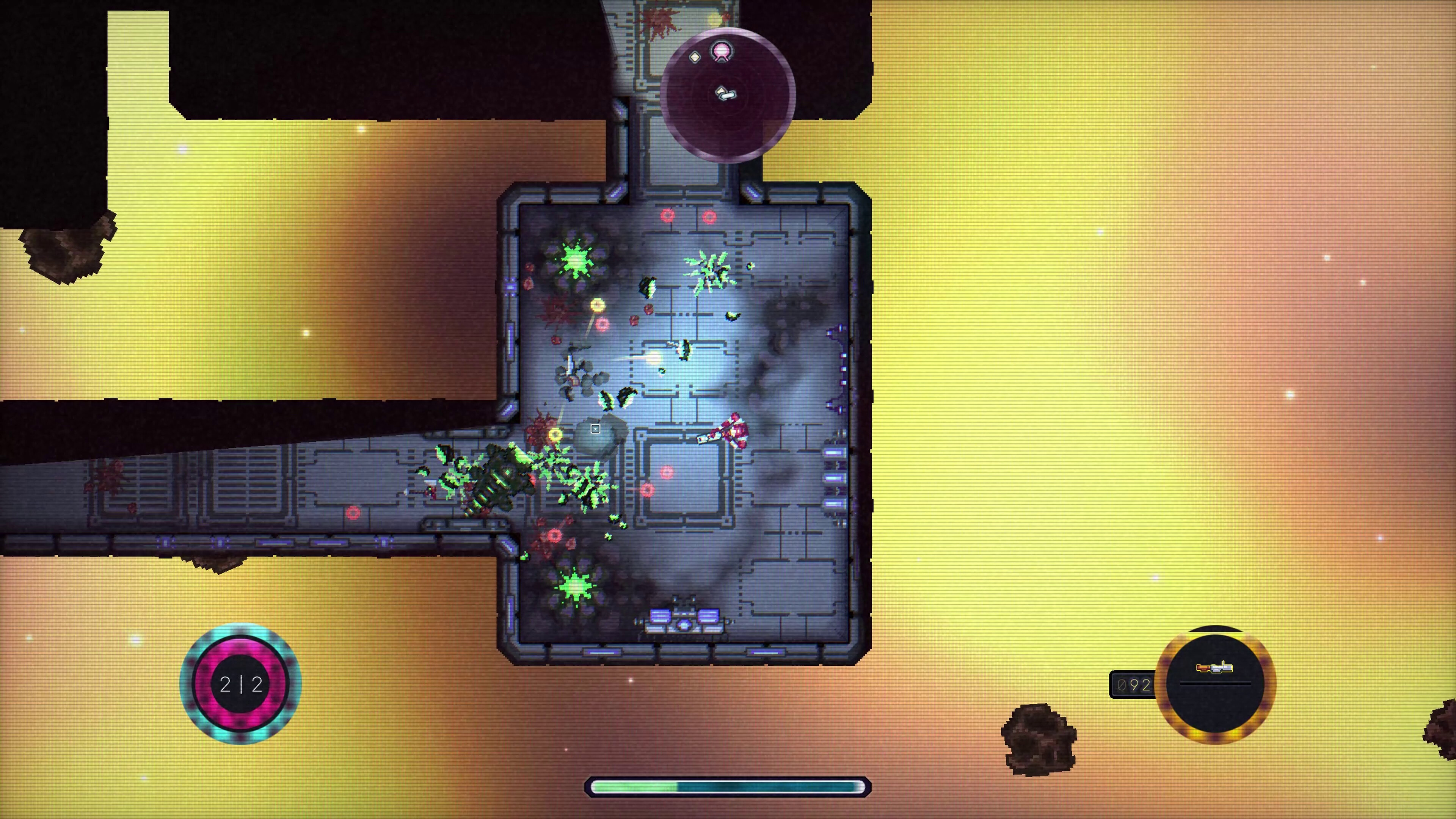Click the crosshair reticle in the arena center
Screen dimensions: 1456x819
point(596,428)
